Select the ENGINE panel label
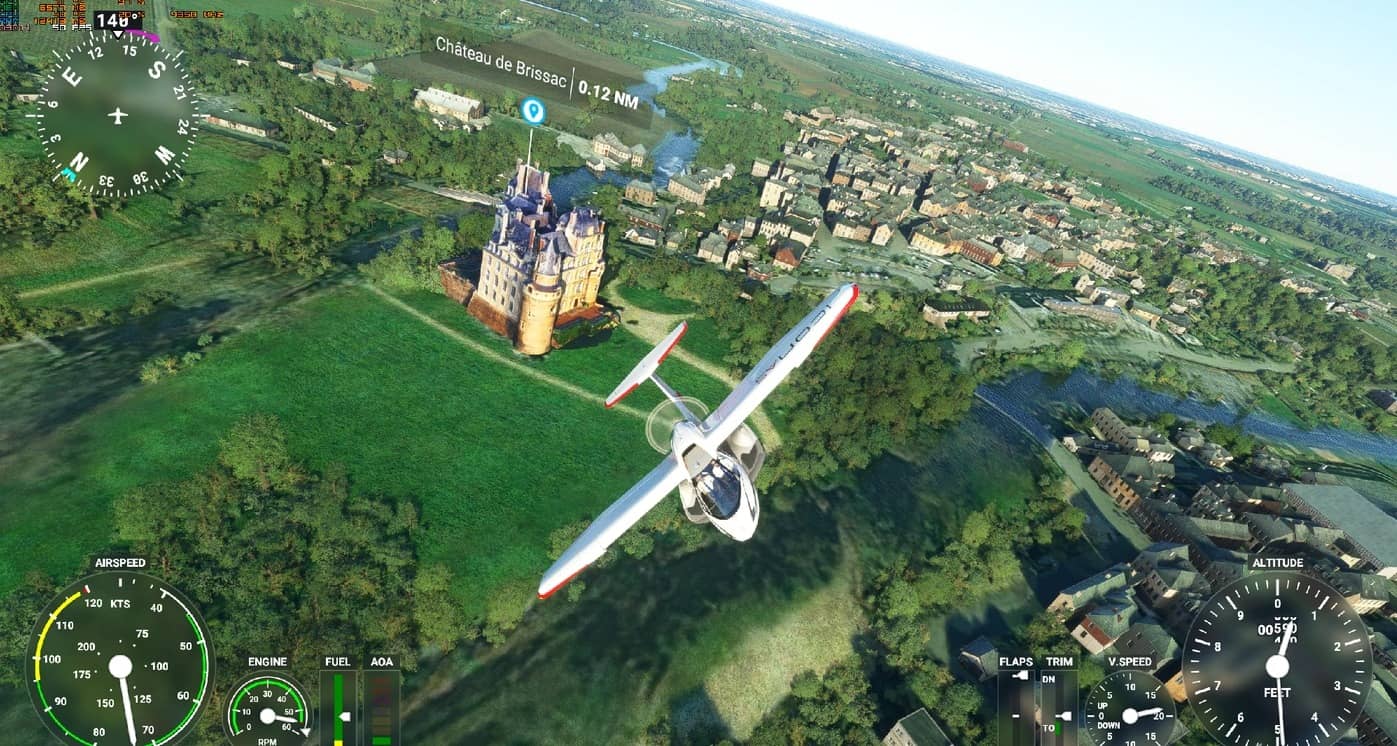 [x=266, y=662]
